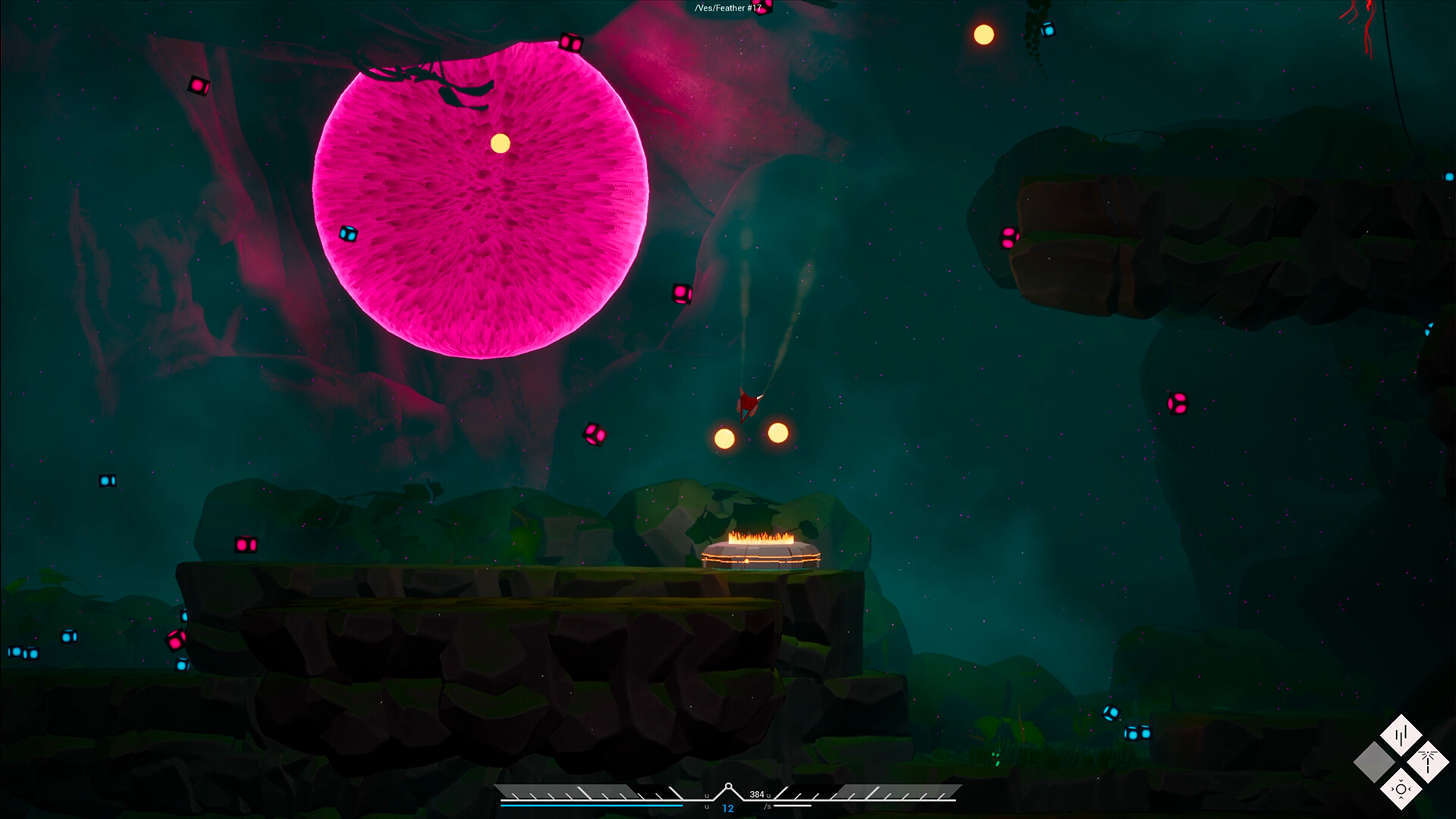Screen dimensions: 1456x819
Task: Click the empty gray ability diamond slot
Action: tap(1373, 761)
